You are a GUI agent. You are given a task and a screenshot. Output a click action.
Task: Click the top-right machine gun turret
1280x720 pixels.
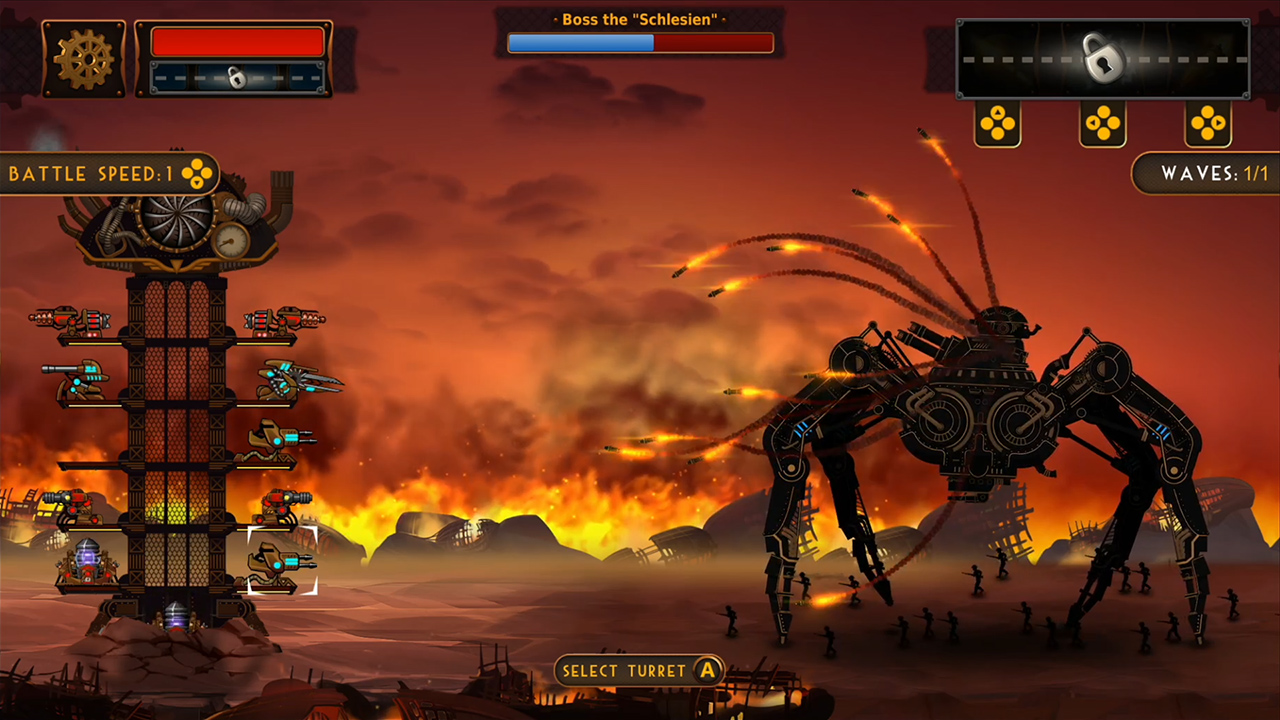pyautogui.click(x=283, y=318)
